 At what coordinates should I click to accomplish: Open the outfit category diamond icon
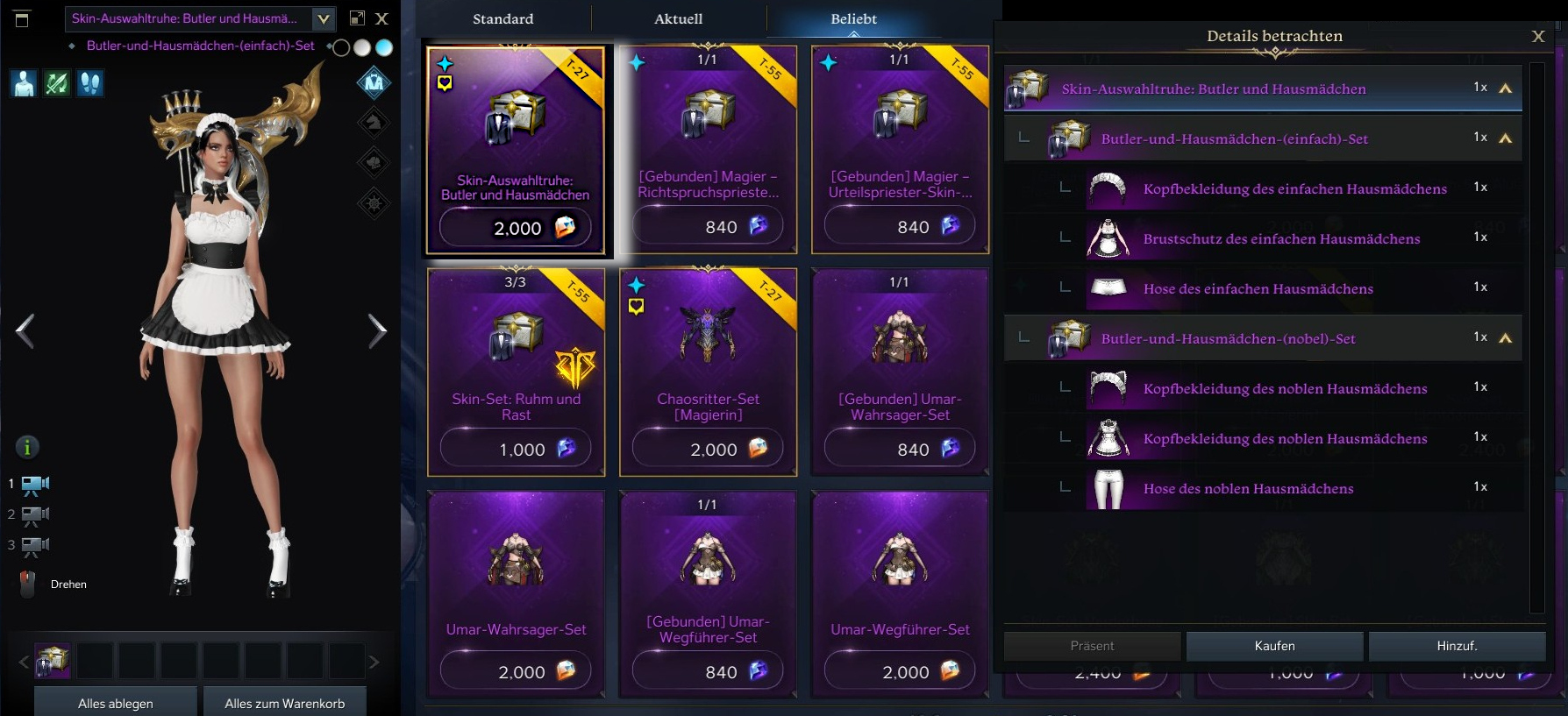374,82
